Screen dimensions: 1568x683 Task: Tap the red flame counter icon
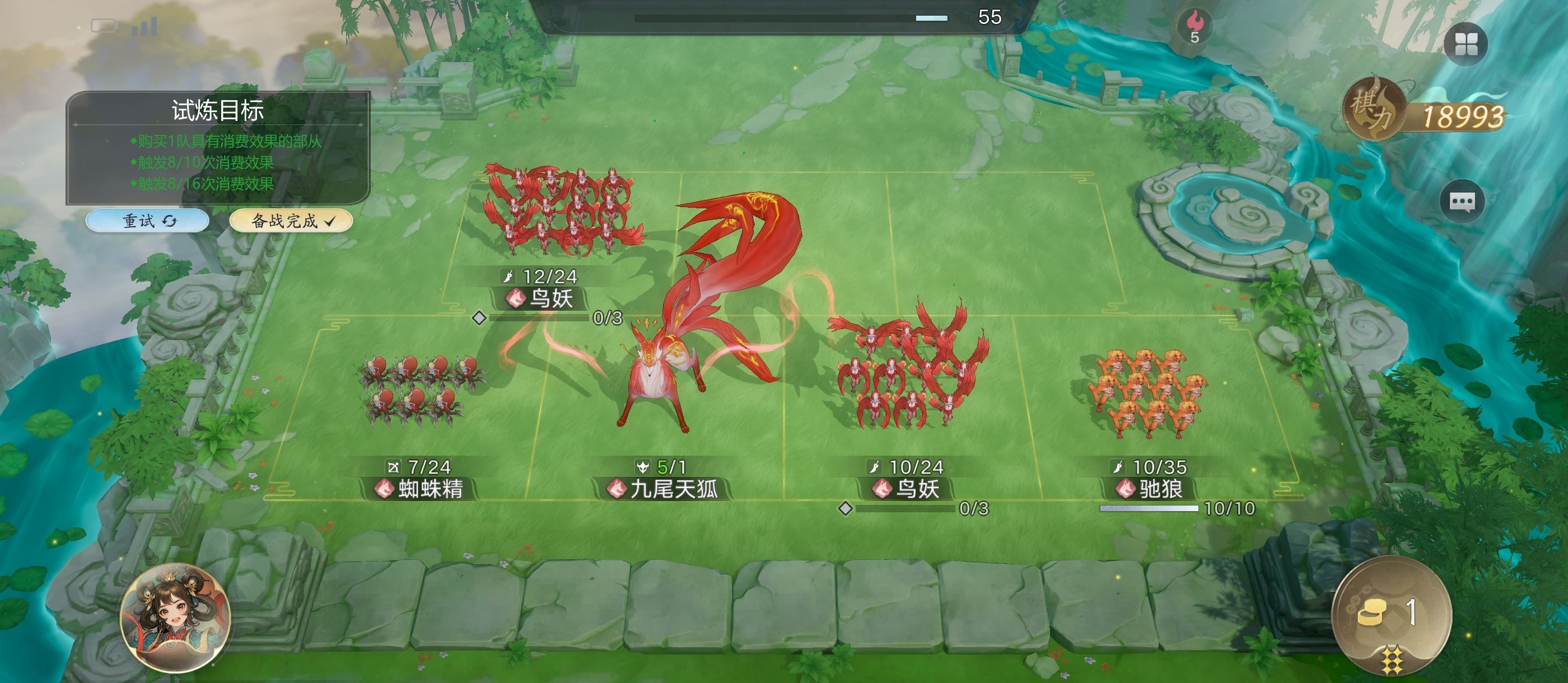click(x=1195, y=27)
